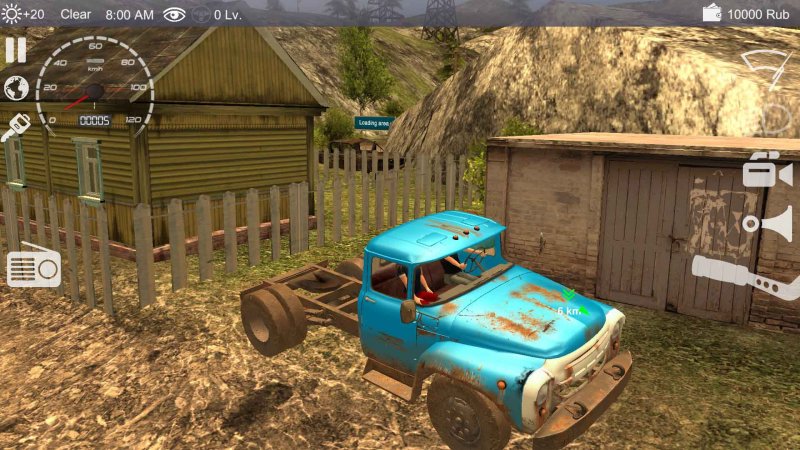Toggle the eye visibility icon
800x450 pixels.
pyautogui.click(x=175, y=14)
